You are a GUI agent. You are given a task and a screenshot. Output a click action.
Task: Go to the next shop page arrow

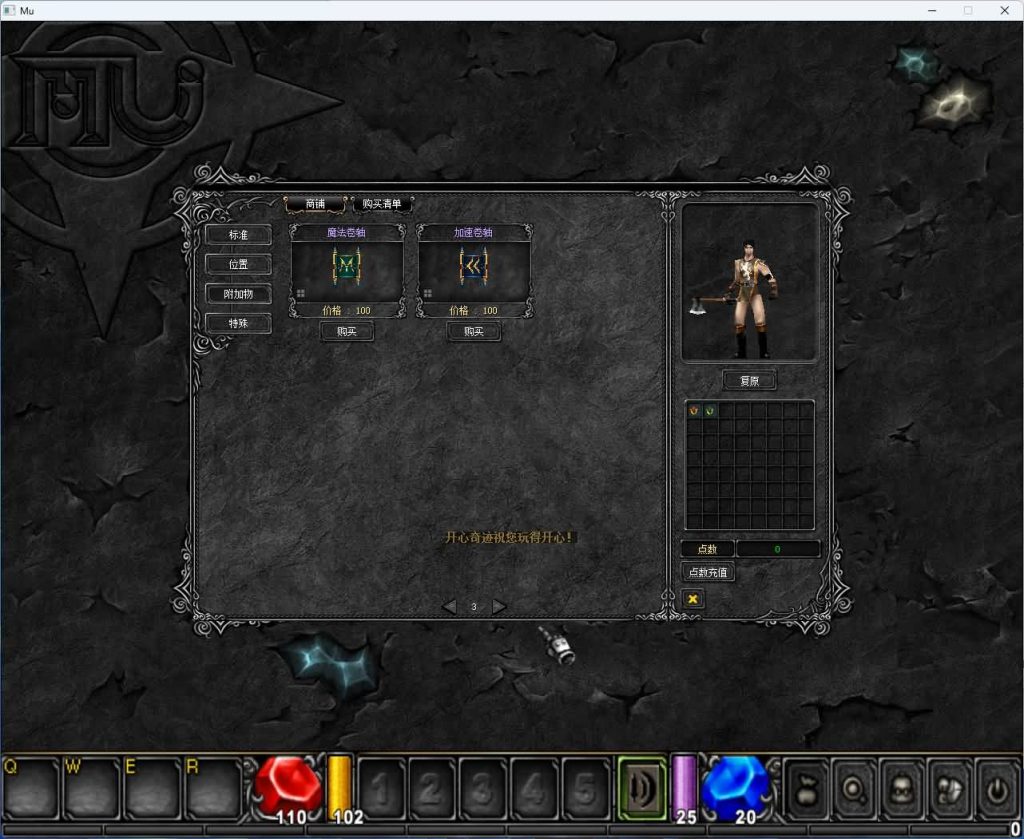point(499,606)
